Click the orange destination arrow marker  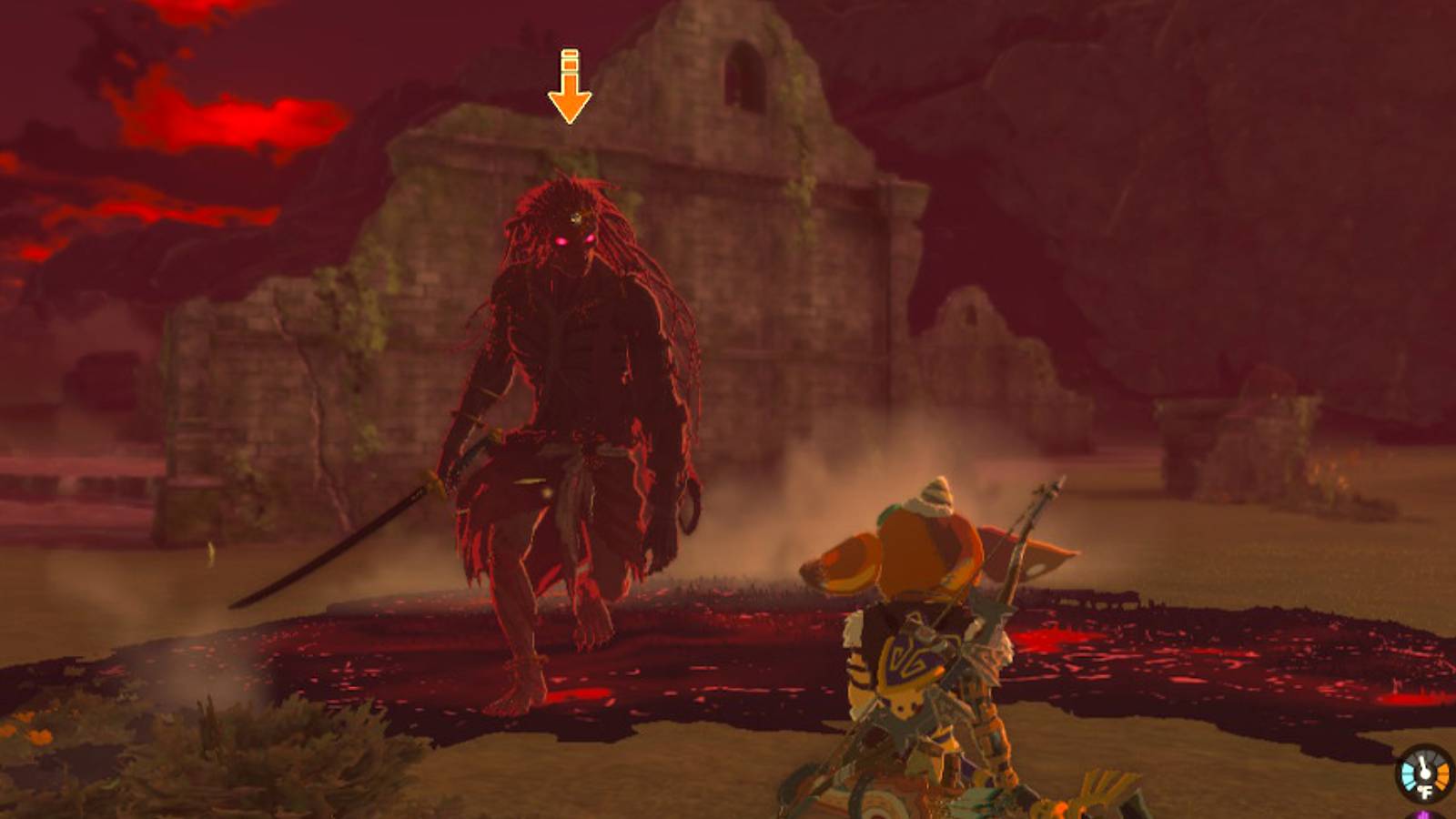tap(569, 86)
